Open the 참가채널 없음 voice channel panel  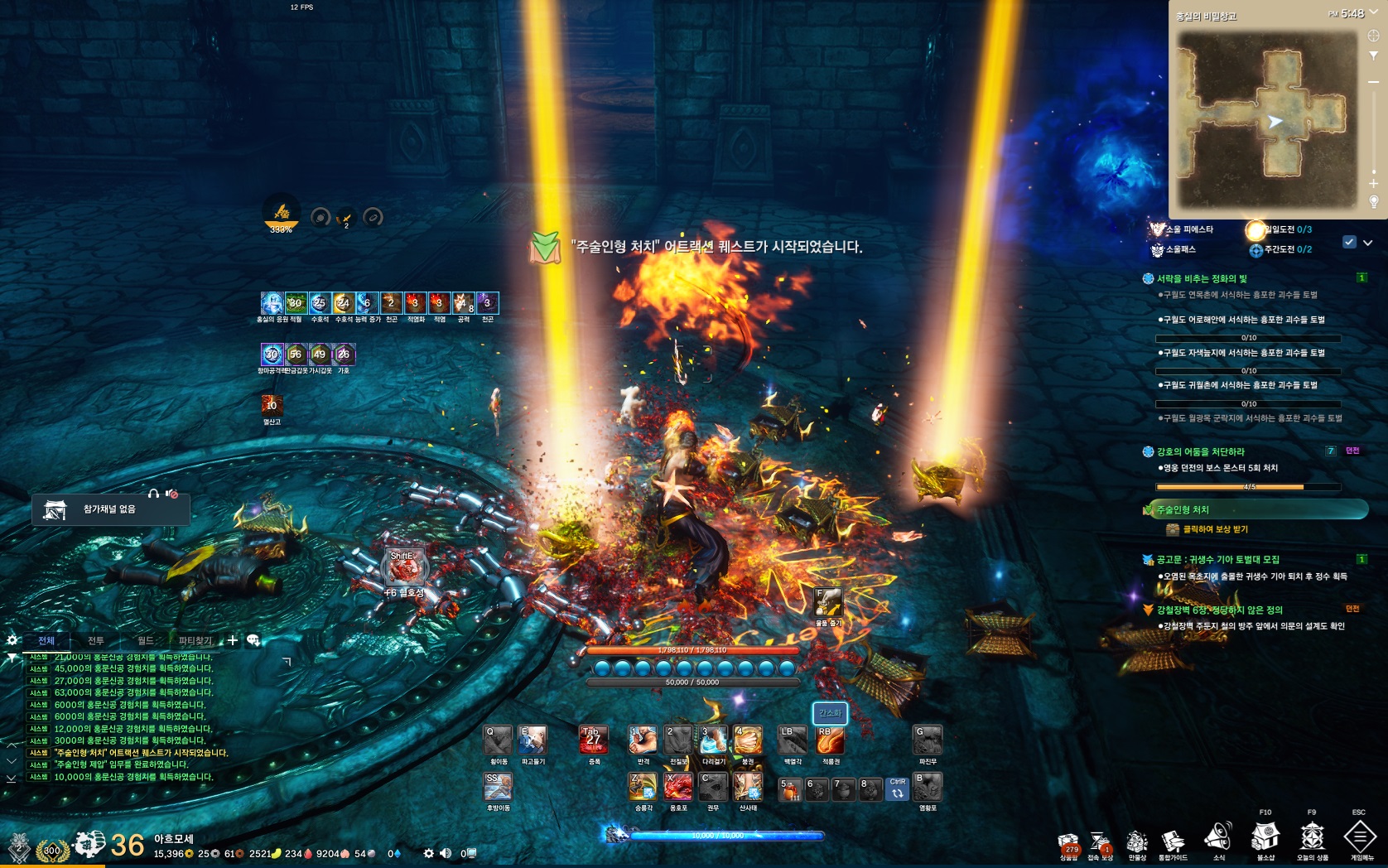110,509
